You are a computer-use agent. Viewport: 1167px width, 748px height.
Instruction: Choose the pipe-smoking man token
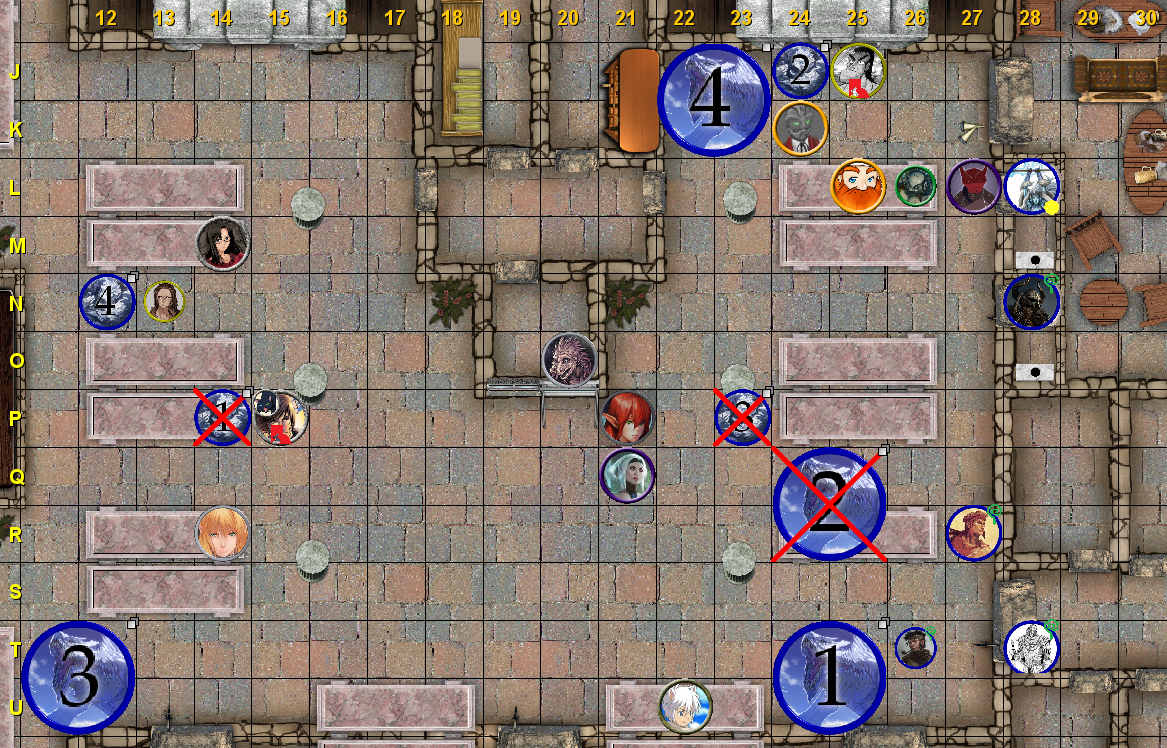coord(915,647)
